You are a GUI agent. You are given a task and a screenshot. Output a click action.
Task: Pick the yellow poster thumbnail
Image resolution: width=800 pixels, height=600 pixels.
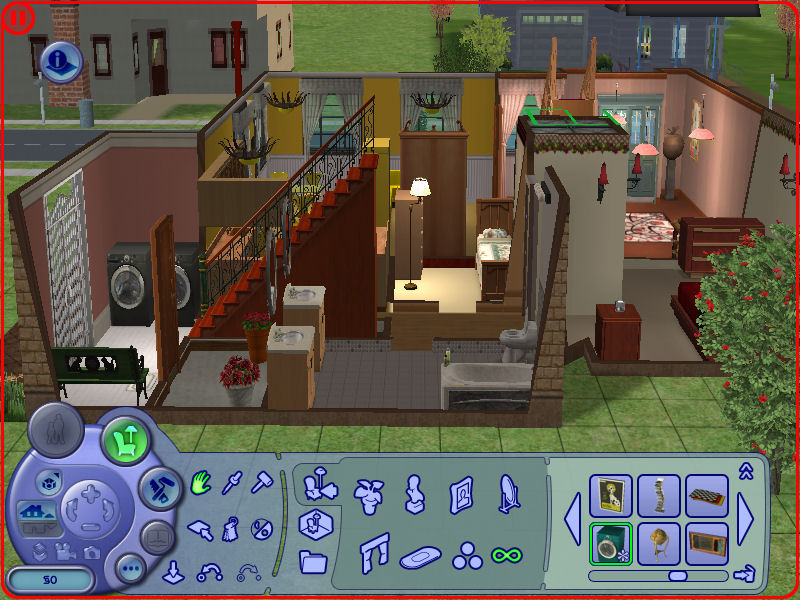[x=610, y=495]
